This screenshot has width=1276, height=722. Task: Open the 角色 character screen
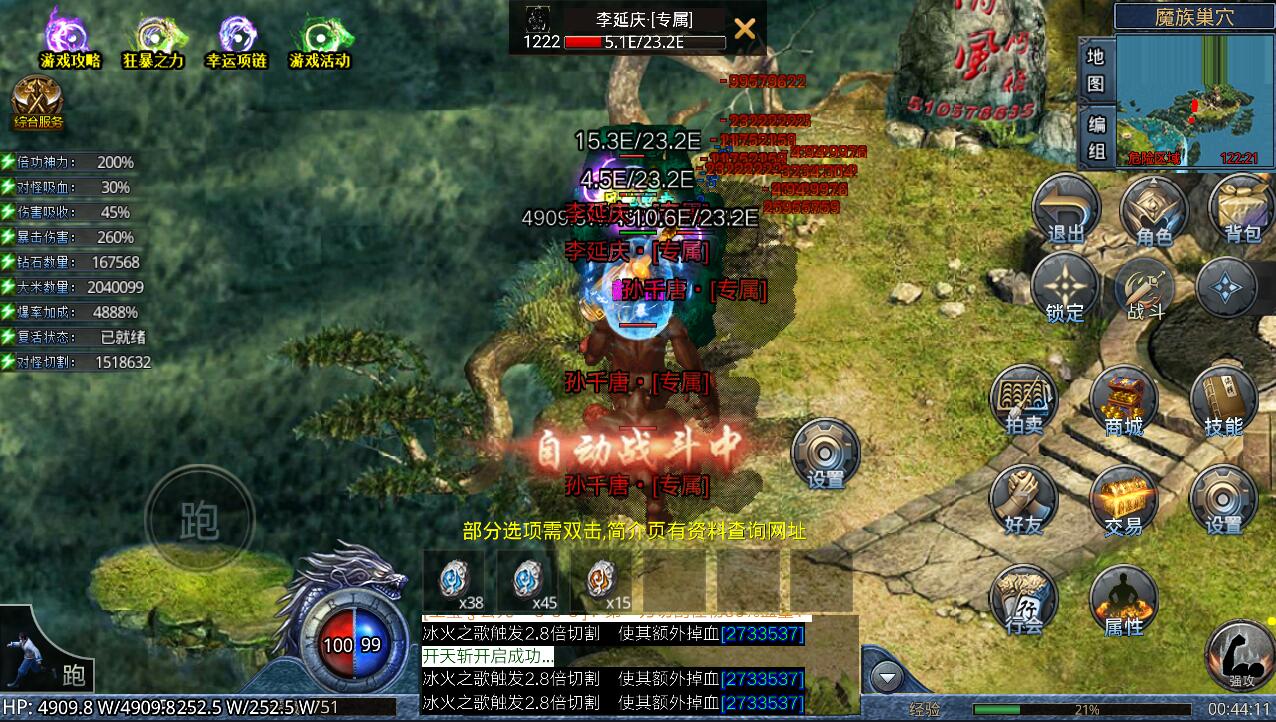1153,209
